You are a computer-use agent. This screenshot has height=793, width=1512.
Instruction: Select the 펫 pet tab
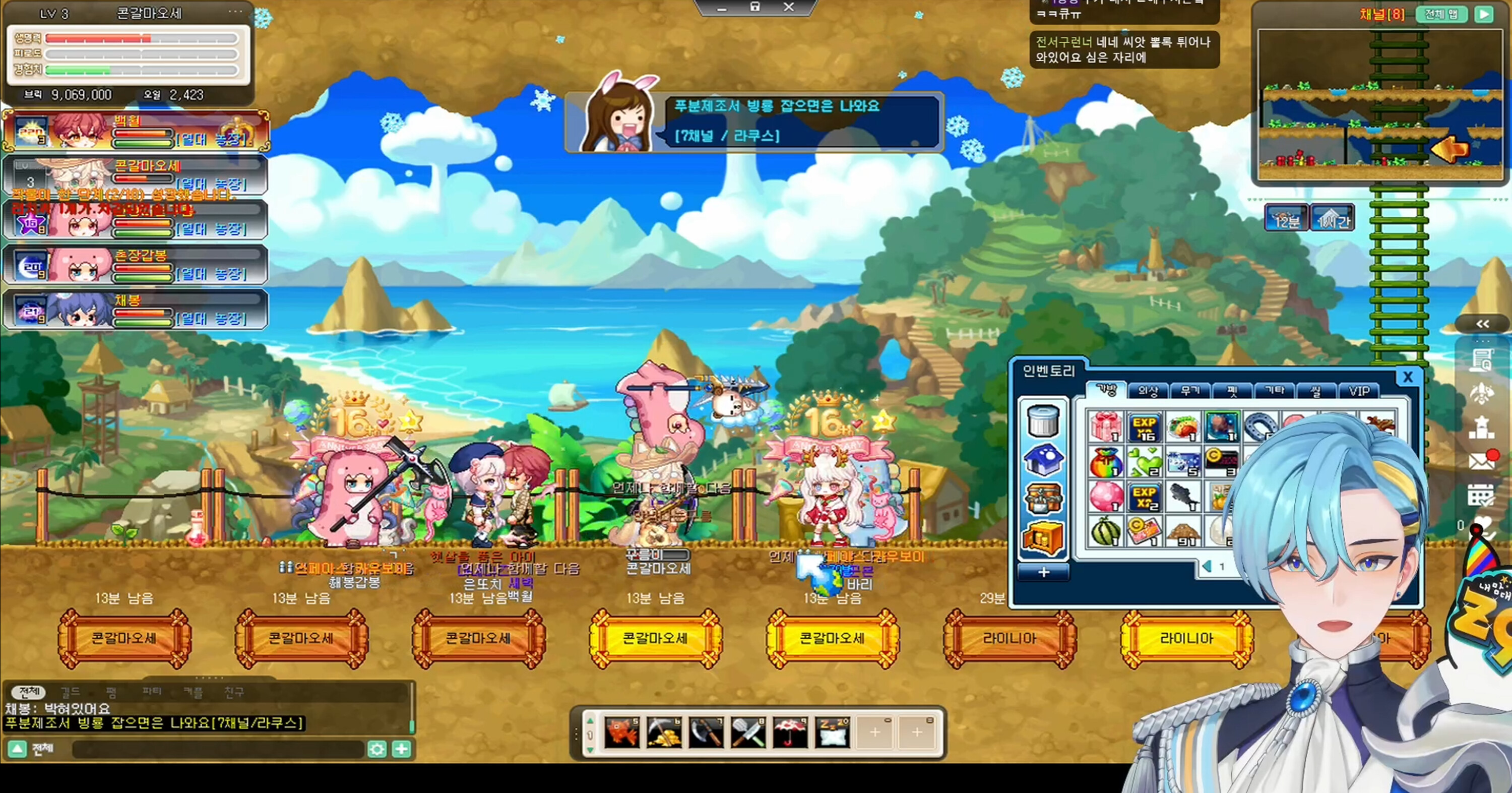coord(1232,390)
